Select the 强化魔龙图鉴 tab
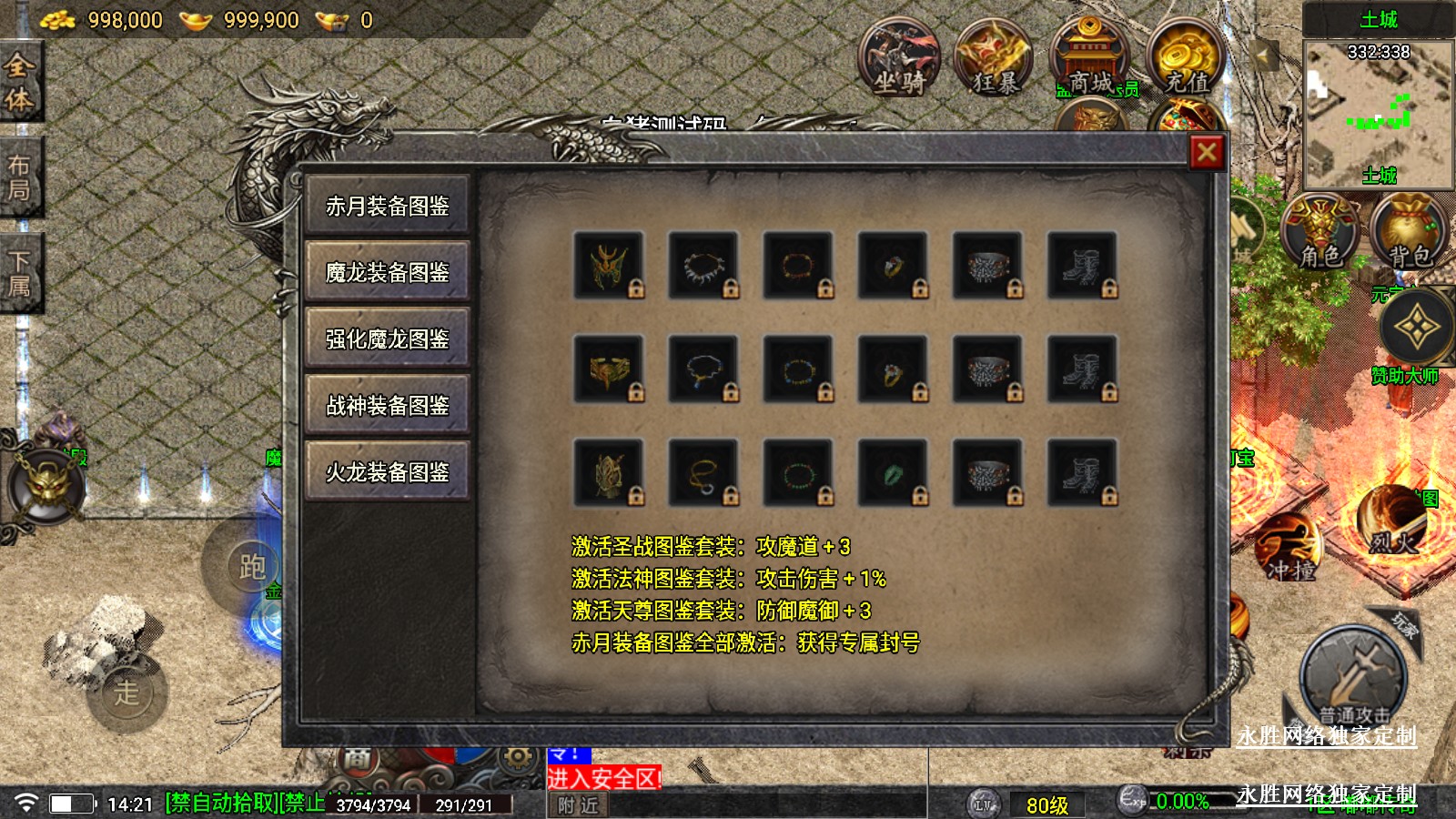 point(388,339)
